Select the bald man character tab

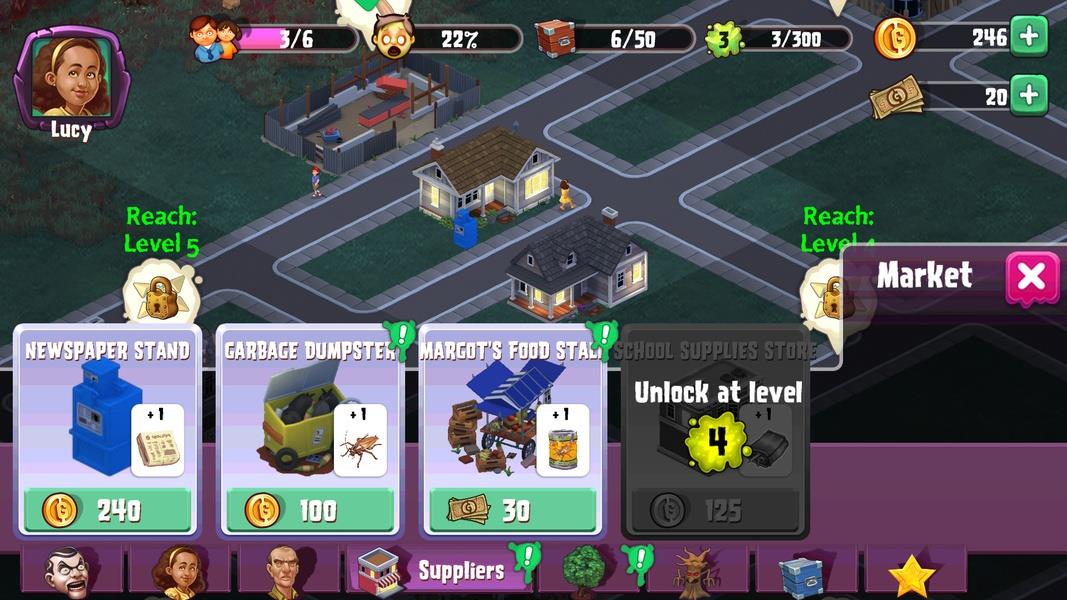click(x=287, y=572)
